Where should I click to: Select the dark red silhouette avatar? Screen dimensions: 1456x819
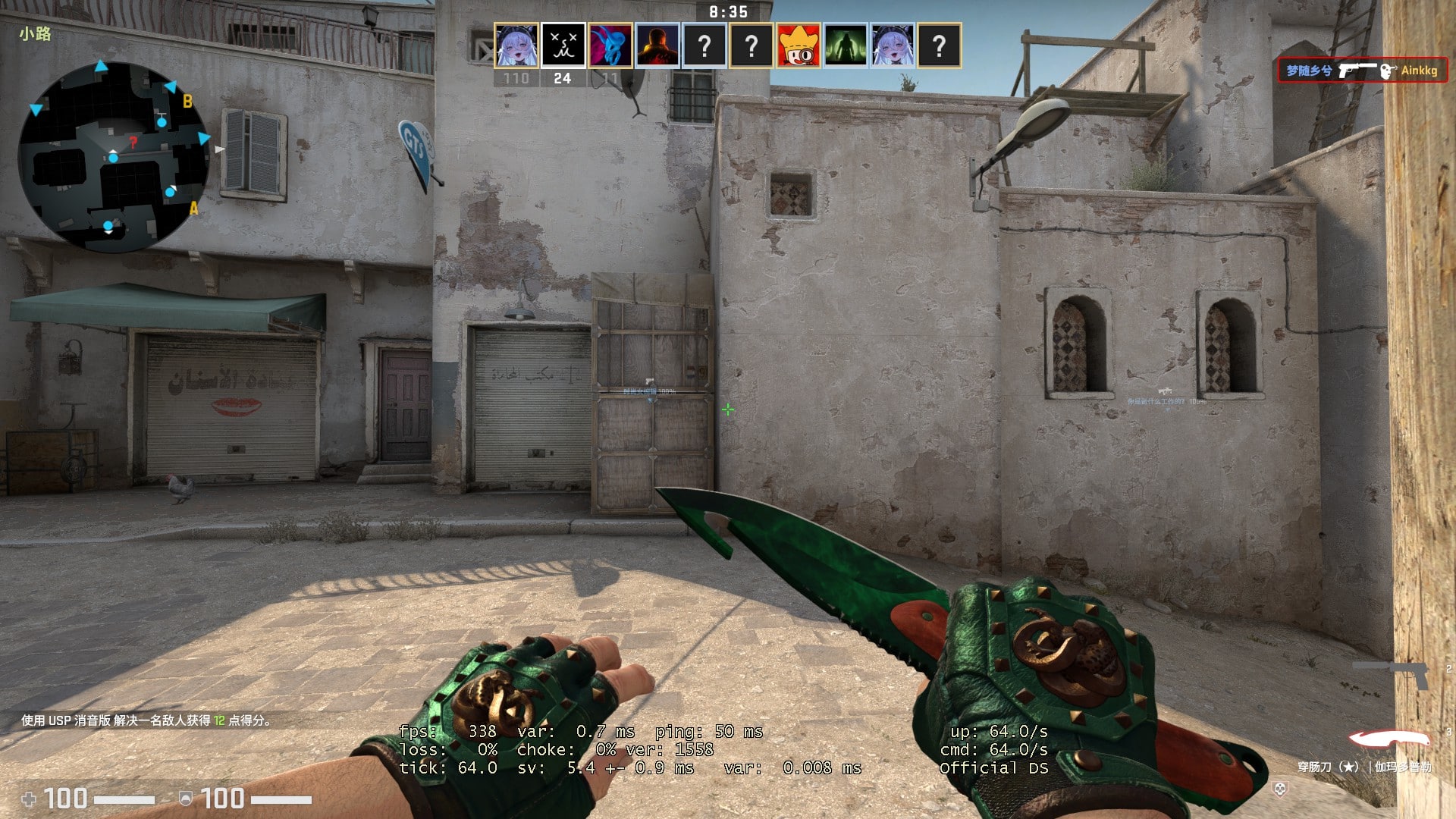pyautogui.click(x=657, y=45)
